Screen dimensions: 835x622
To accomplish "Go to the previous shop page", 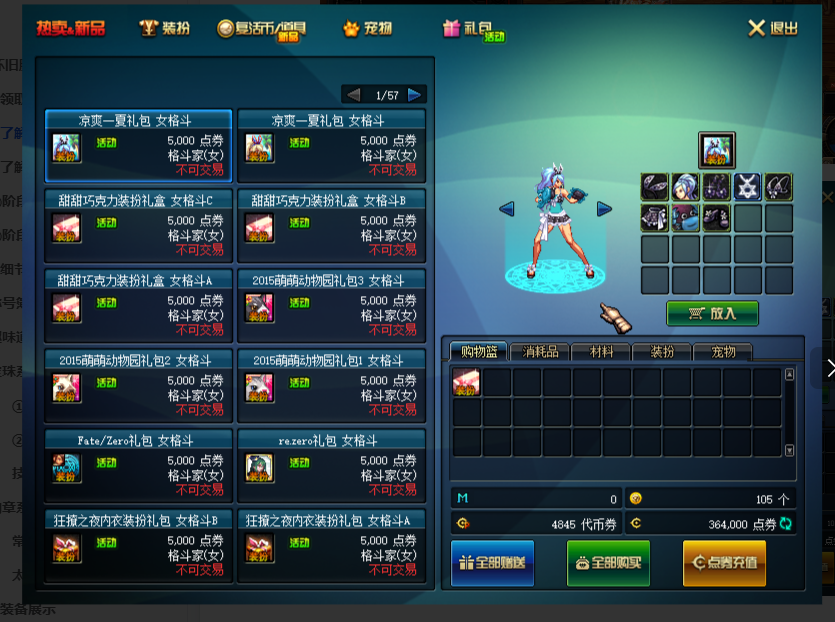I will pos(353,95).
